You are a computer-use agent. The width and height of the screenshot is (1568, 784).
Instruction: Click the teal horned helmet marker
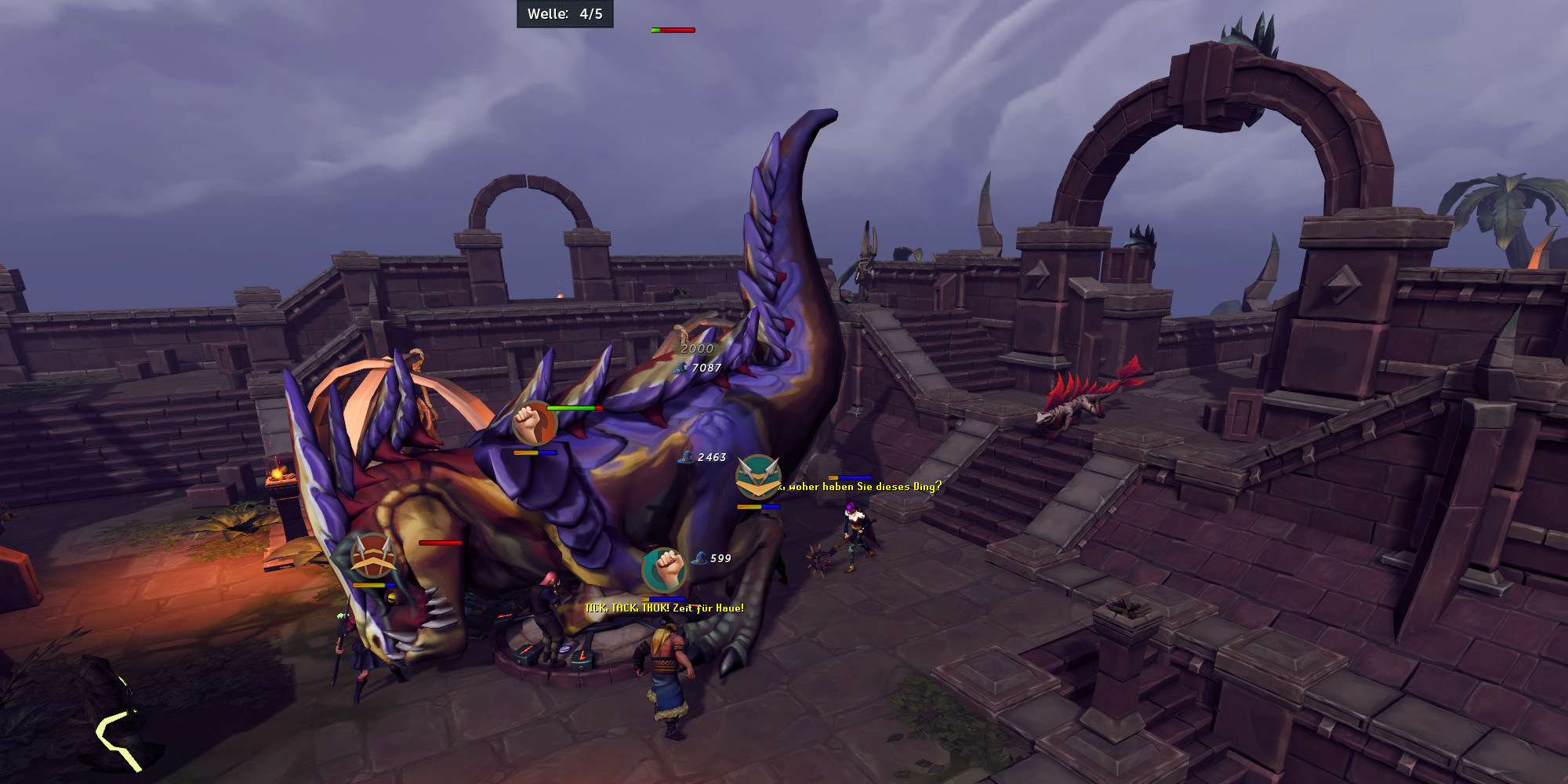pos(758,477)
